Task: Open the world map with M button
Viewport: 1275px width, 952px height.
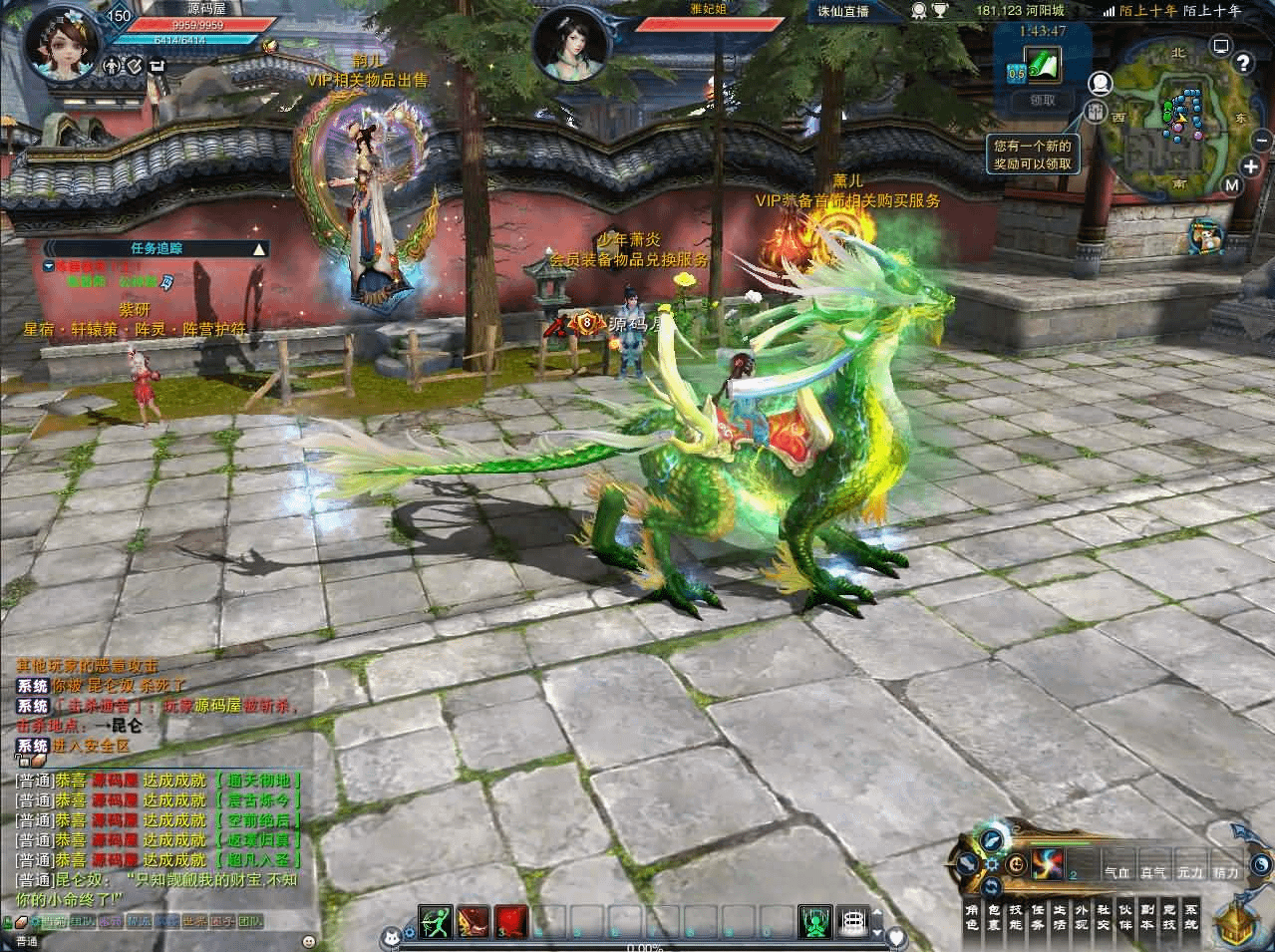Action: pos(1232,184)
